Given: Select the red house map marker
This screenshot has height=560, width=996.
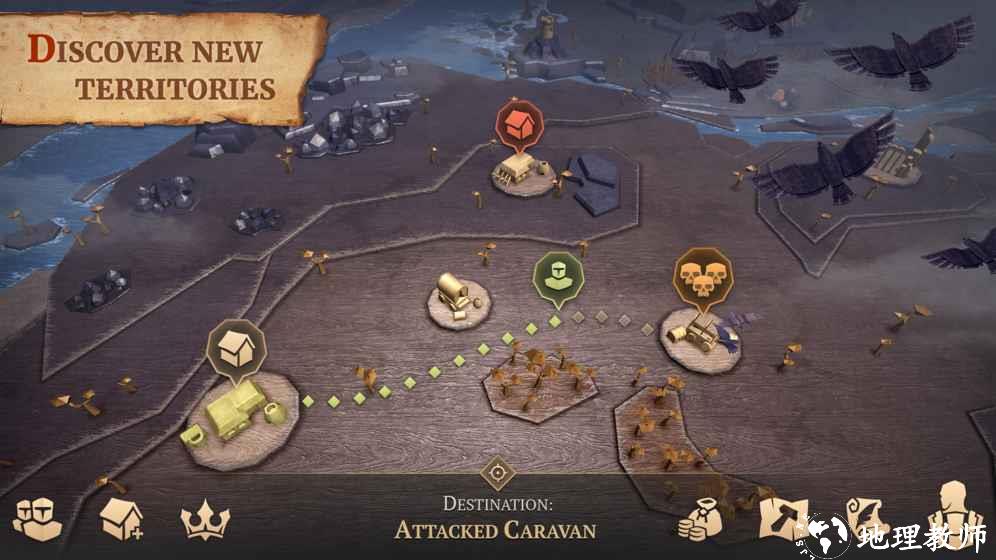Looking at the screenshot, I should coord(519,127).
